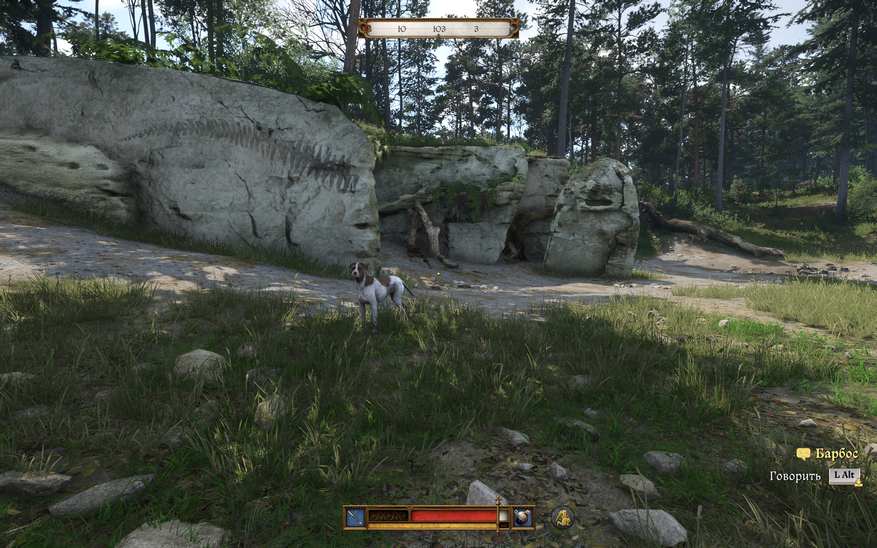
Task: Click the crossed weapon icon beside the health bar
Action: pos(355,517)
